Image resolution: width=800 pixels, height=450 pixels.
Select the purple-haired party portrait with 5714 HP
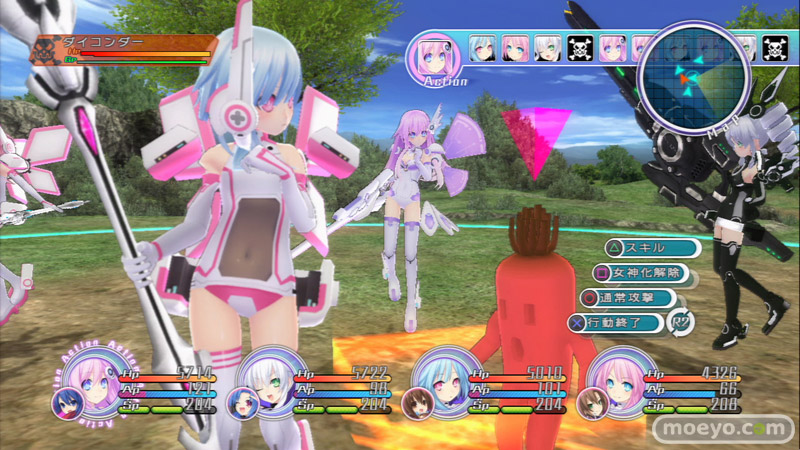[x=79, y=390]
